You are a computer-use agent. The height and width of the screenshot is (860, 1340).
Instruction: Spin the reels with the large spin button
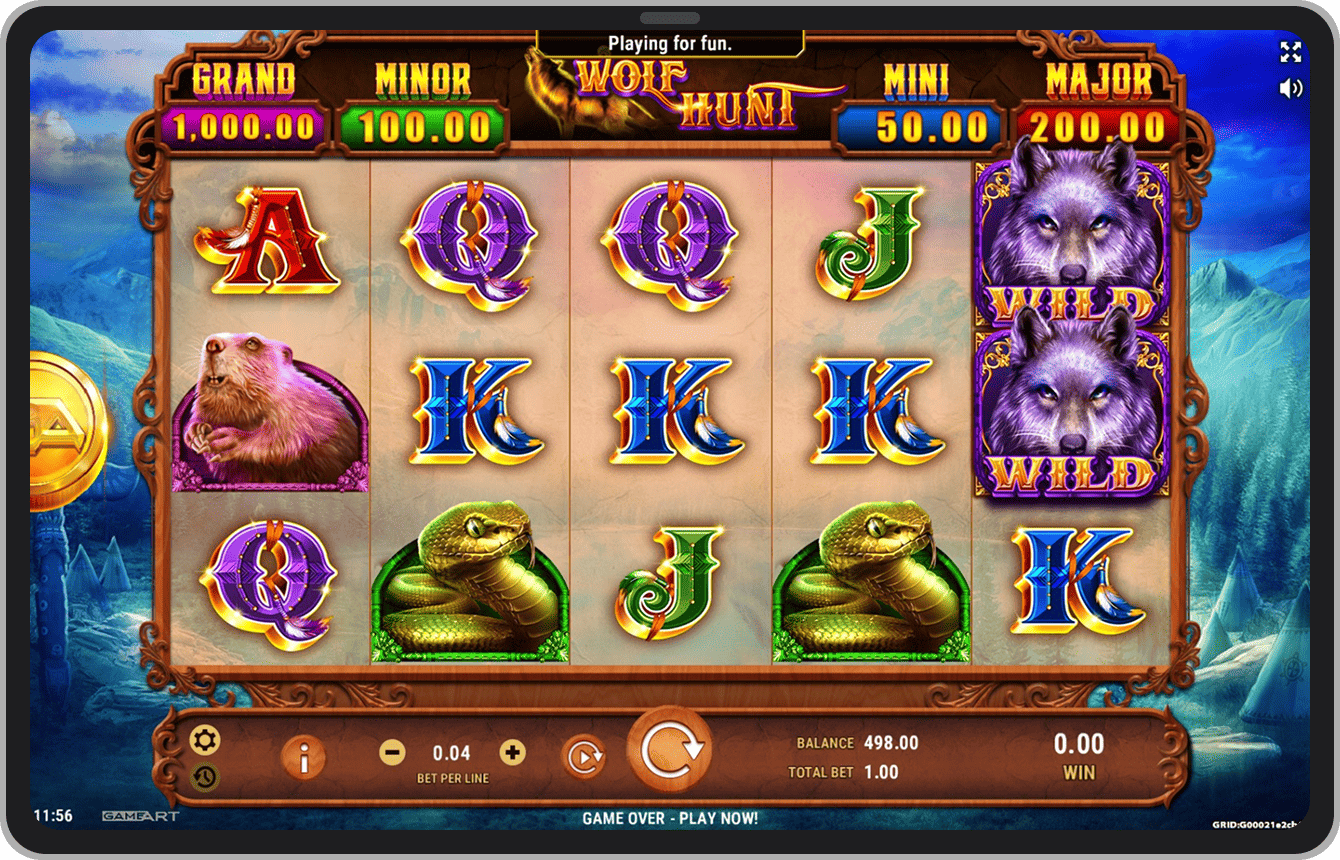point(669,750)
